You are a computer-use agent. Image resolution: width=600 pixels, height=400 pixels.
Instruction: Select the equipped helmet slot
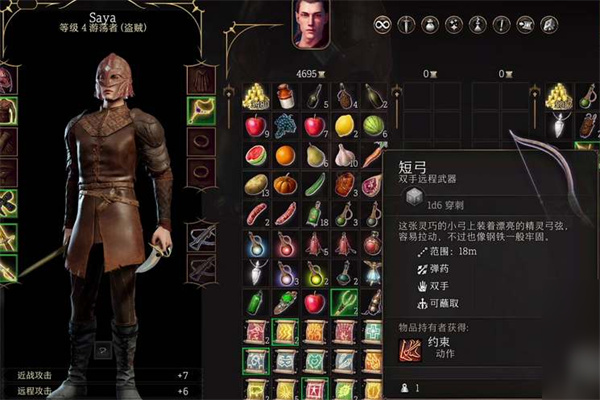[x=6, y=80]
